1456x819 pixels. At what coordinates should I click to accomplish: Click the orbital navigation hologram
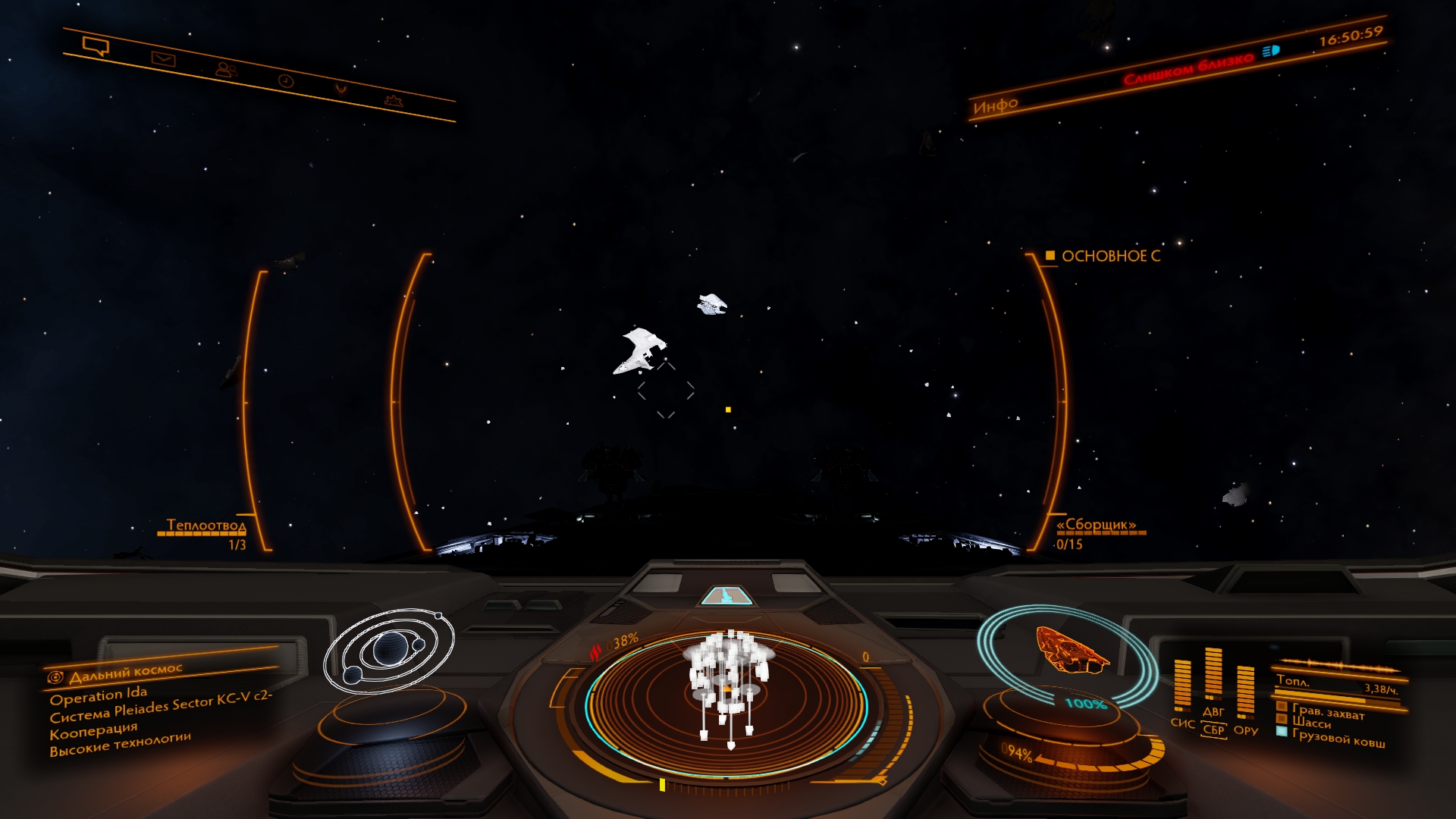point(389,650)
